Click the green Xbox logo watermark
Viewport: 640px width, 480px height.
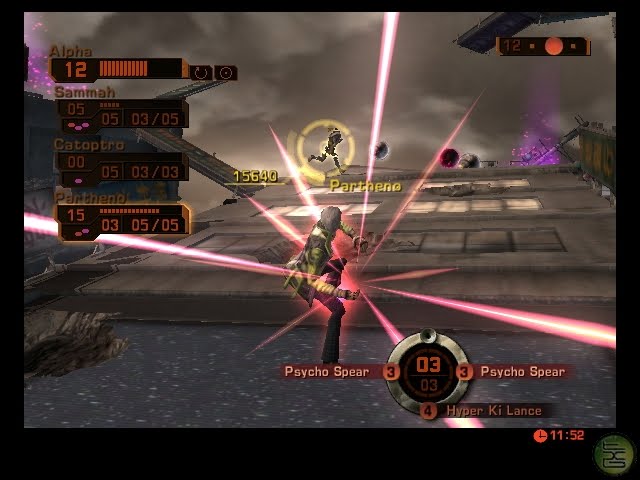coord(612,453)
